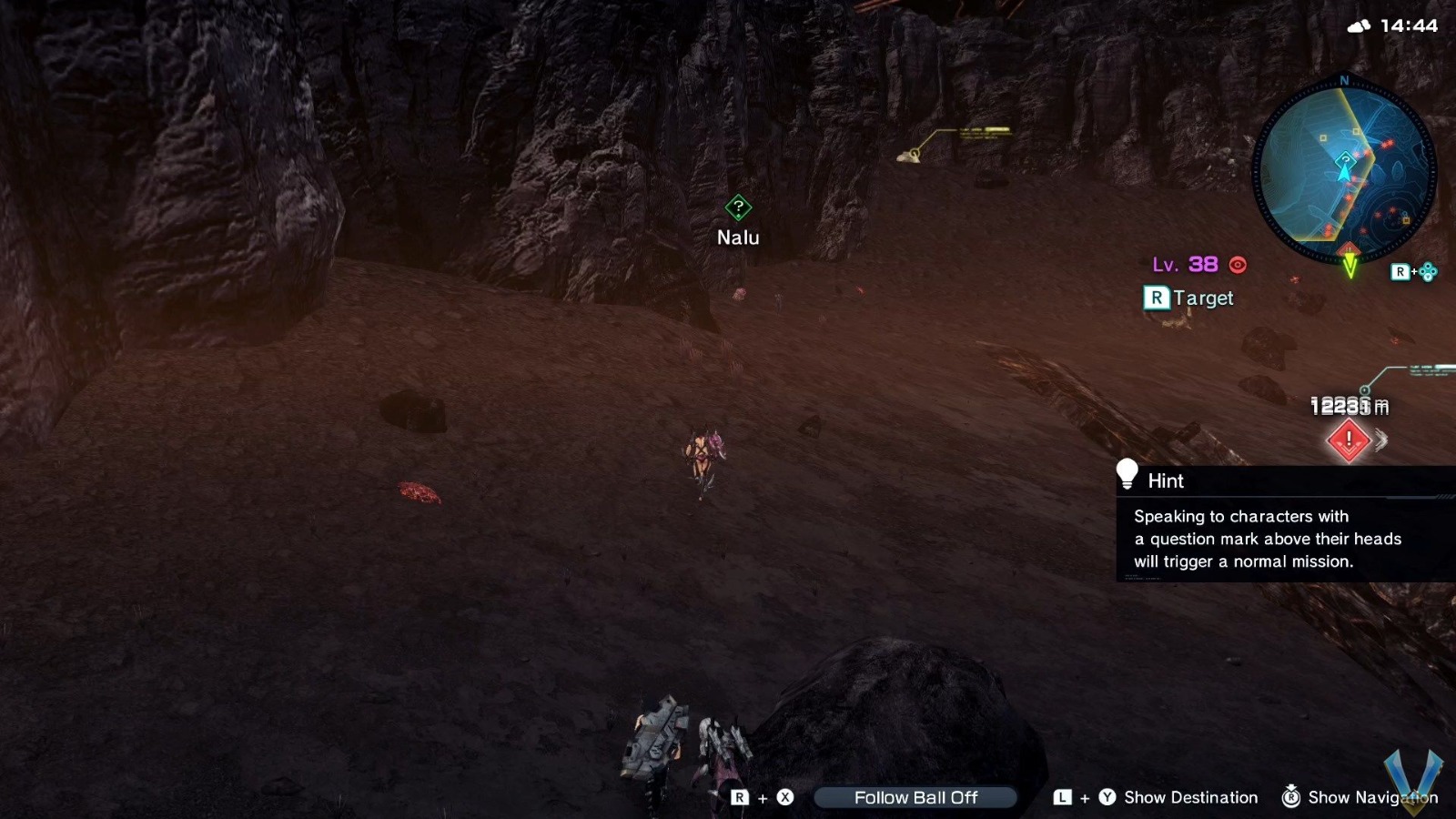Click the Y button icon in Show Destination prompt
The height and width of the screenshot is (819, 1456).
(1107, 796)
